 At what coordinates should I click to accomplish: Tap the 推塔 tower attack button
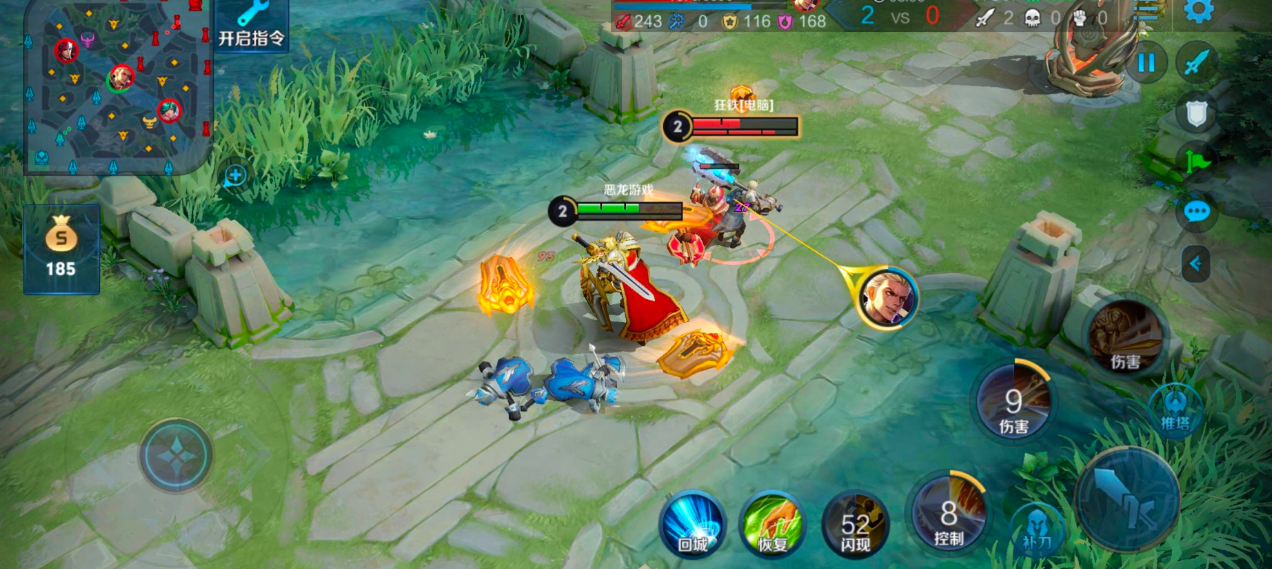click(x=1175, y=410)
